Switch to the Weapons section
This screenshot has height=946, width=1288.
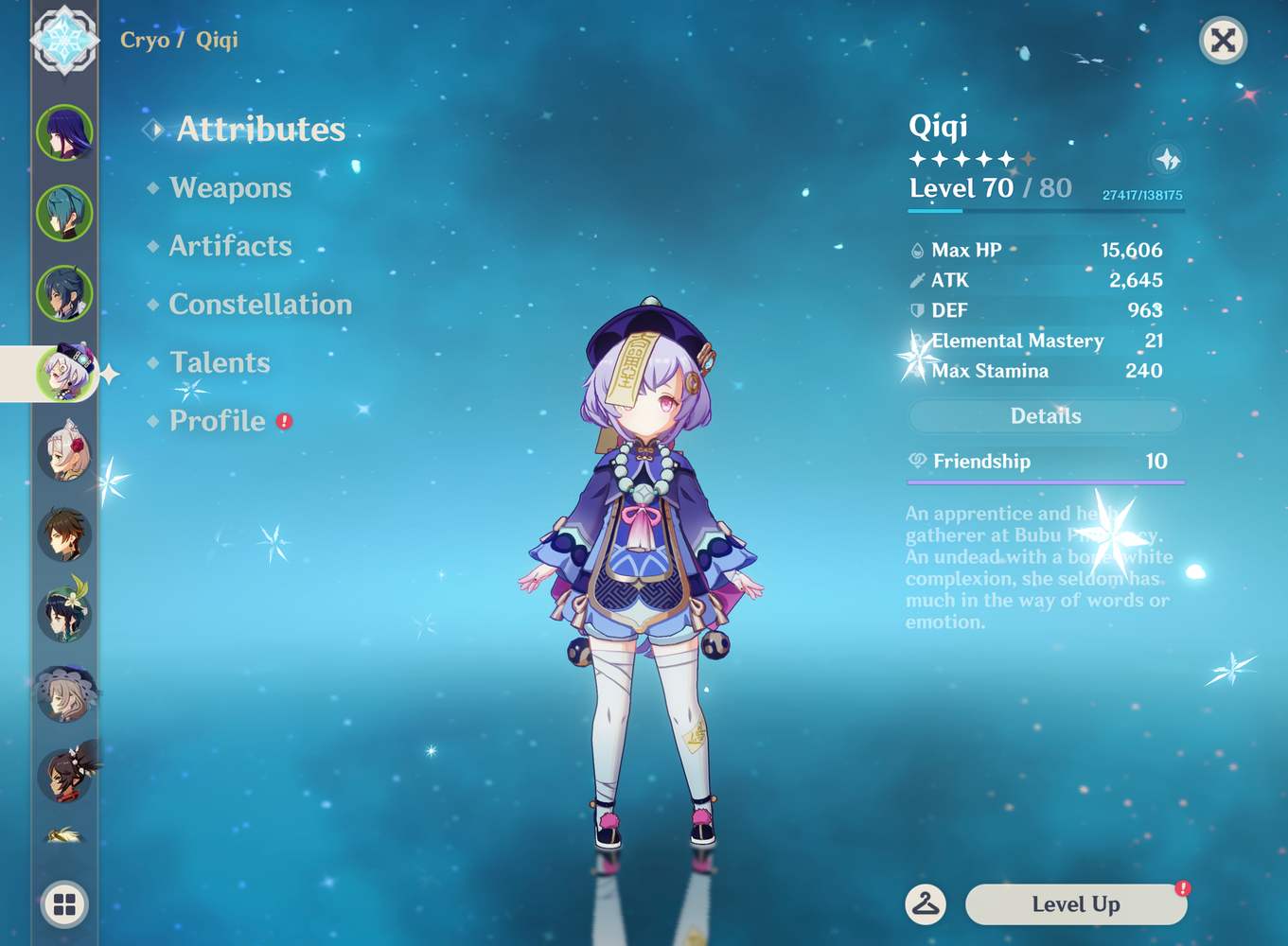click(x=229, y=188)
